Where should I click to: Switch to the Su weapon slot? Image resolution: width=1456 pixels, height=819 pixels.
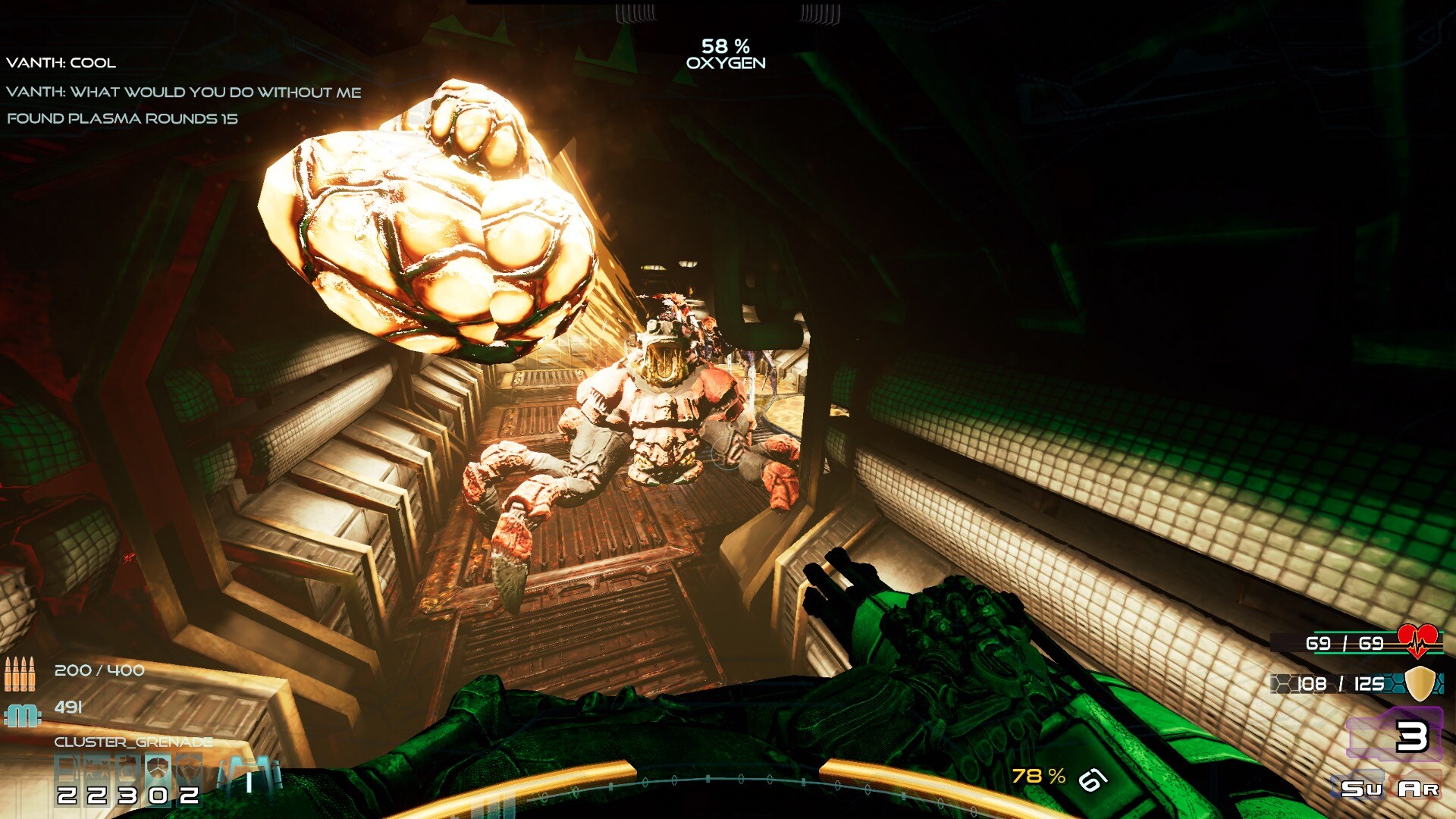pyautogui.click(x=1361, y=789)
